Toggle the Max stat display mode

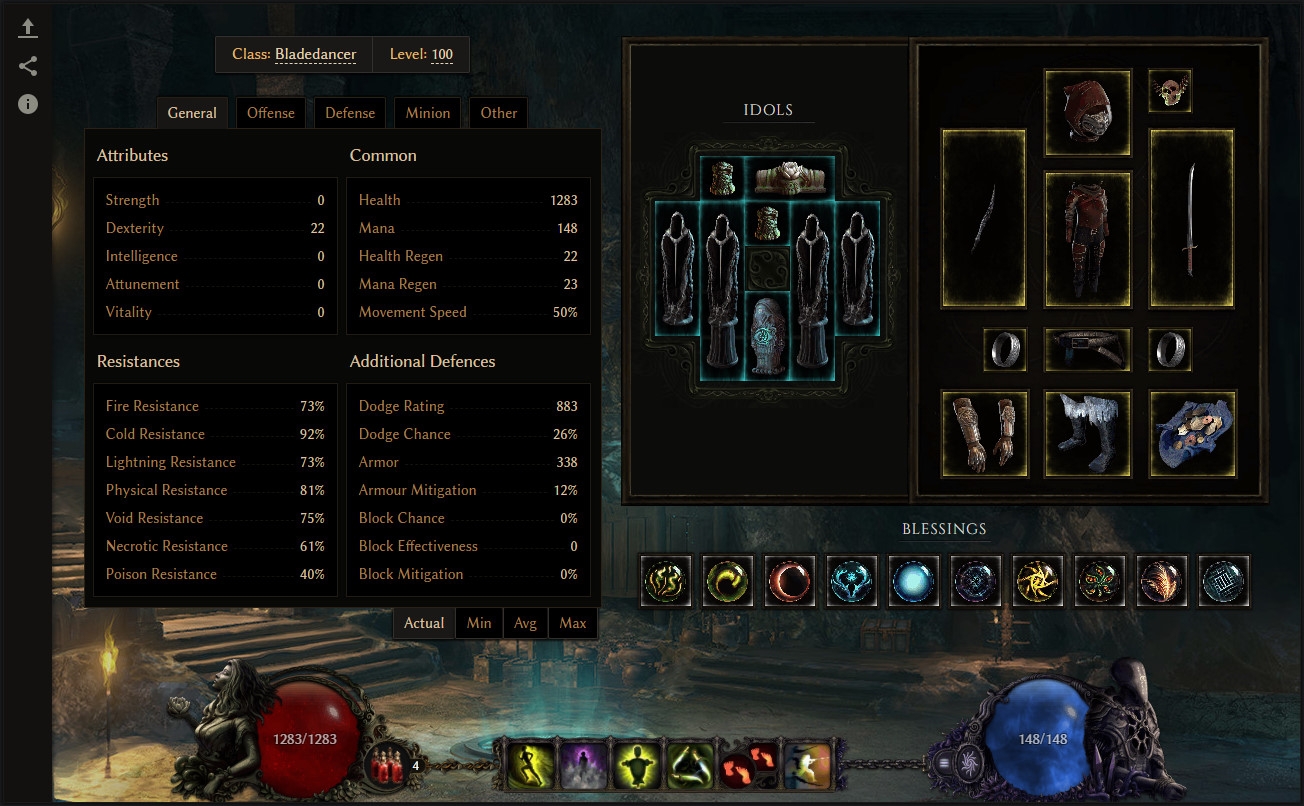[x=573, y=622]
